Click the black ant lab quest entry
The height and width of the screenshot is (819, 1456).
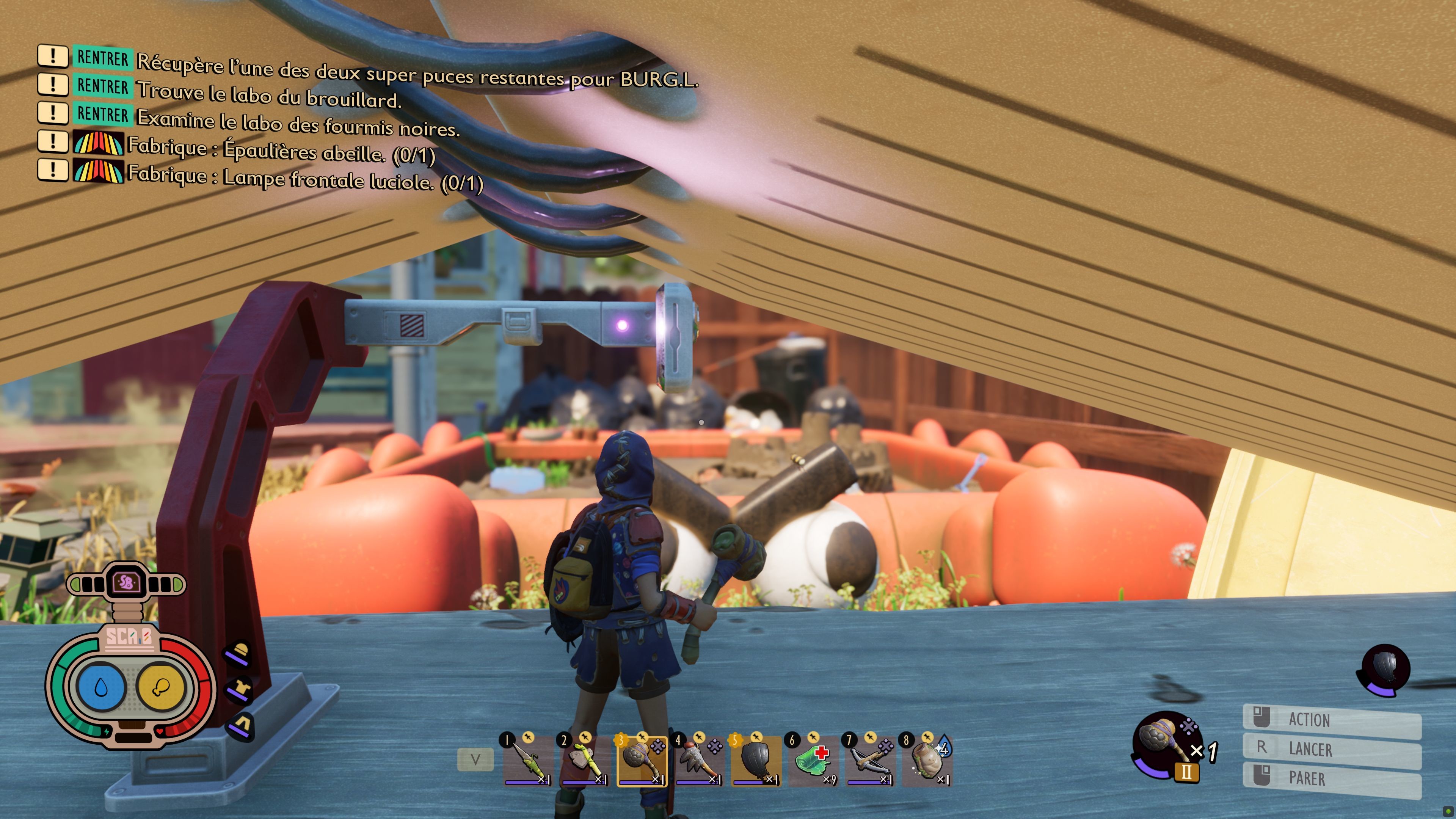click(x=298, y=124)
